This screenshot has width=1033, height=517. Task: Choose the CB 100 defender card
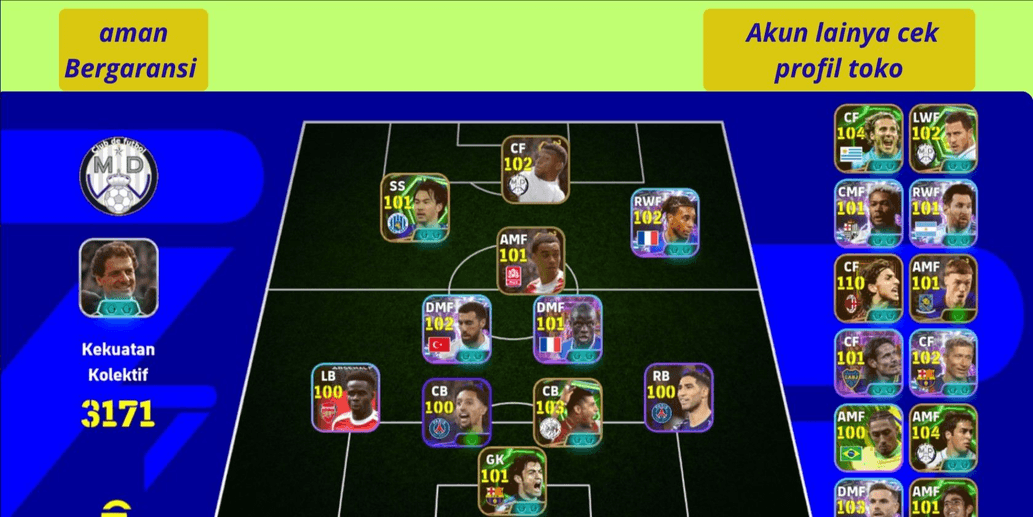457,411
